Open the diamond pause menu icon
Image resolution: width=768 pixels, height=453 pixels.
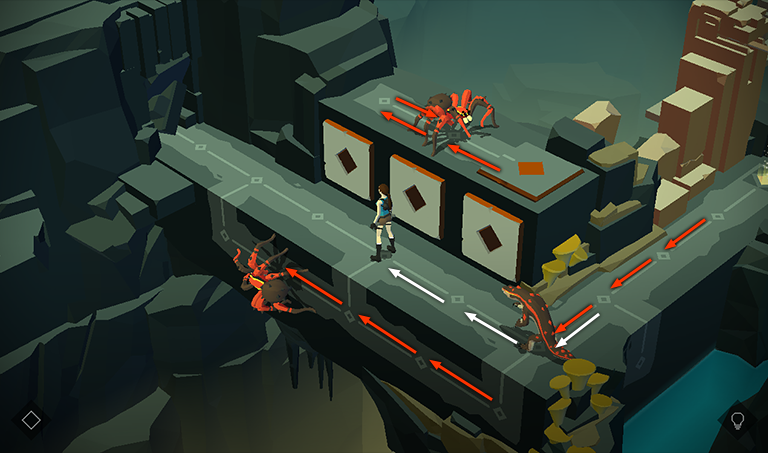pyautogui.click(x=31, y=419)
